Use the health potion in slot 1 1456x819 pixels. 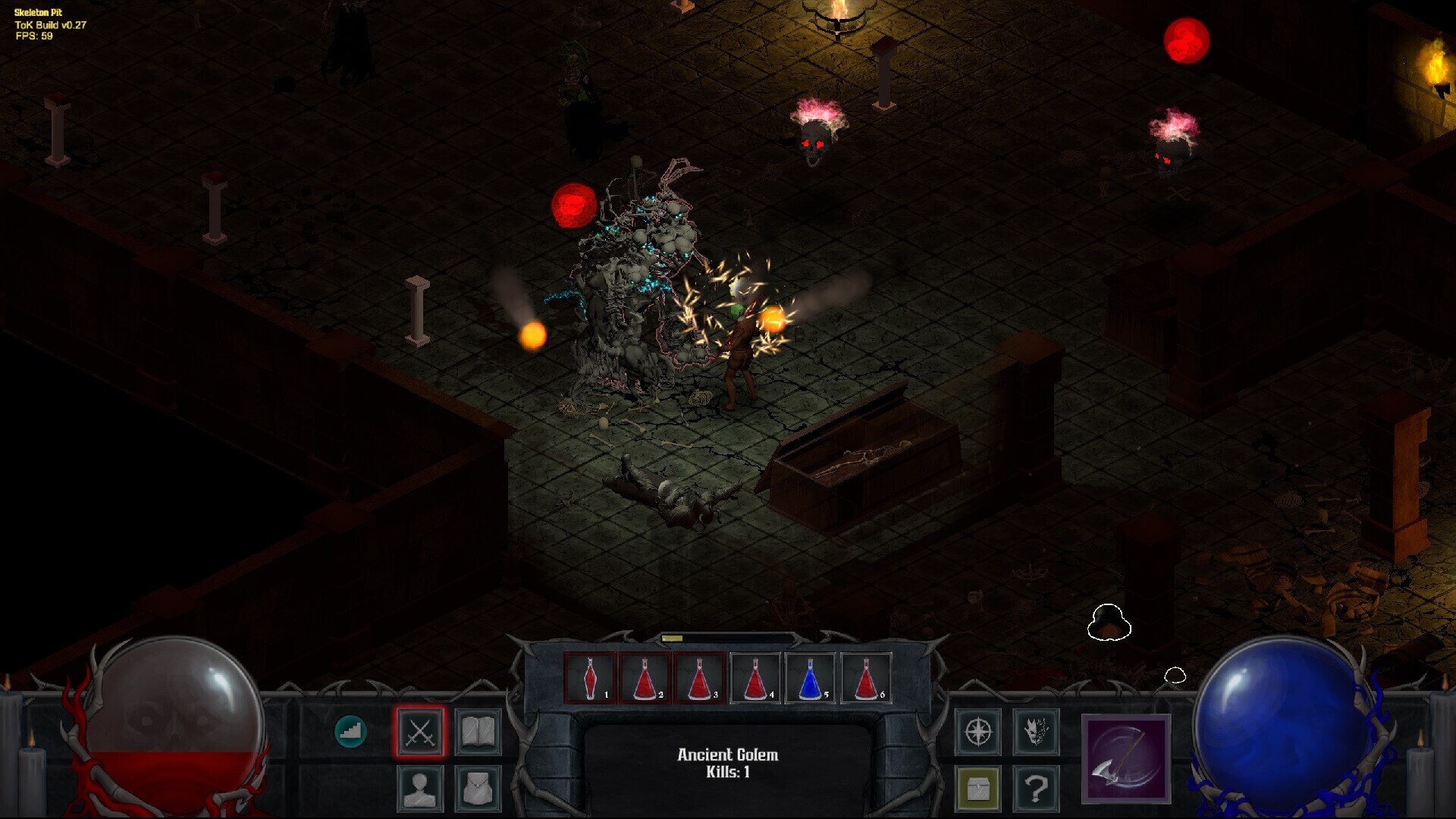[590, 678]
